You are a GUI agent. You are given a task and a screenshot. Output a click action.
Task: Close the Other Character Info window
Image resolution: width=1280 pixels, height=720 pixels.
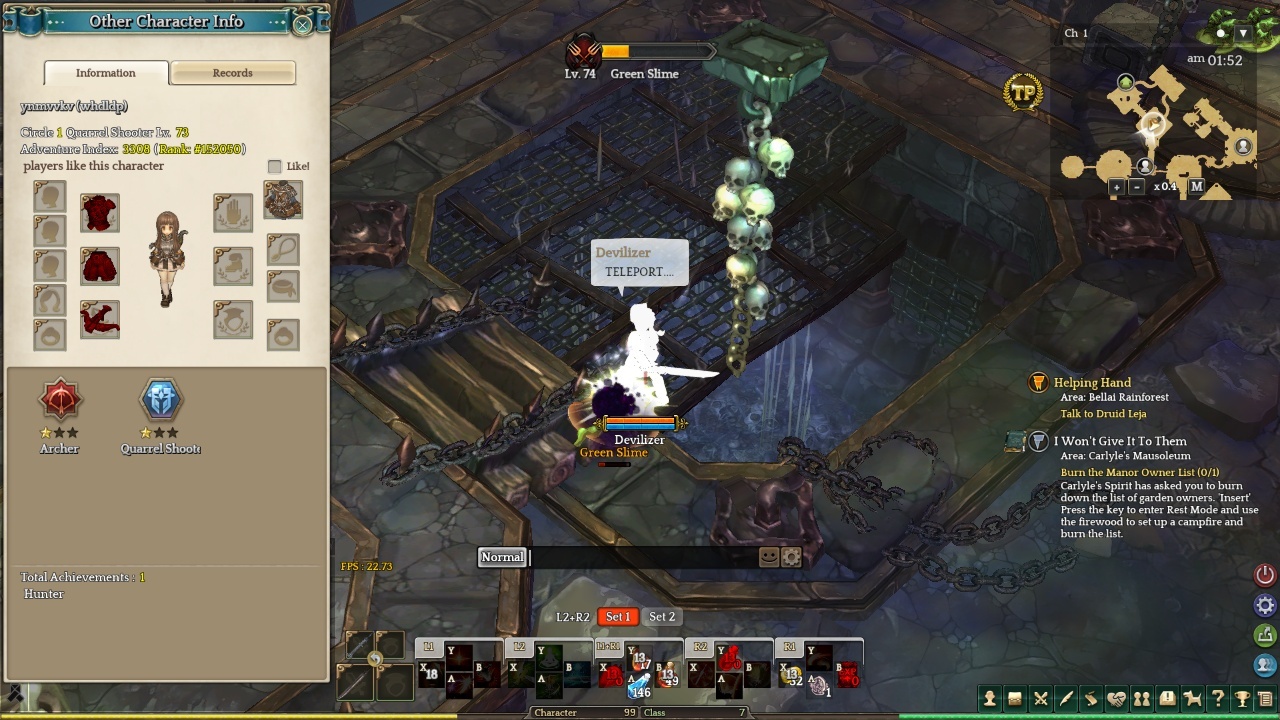pos(302,25)
